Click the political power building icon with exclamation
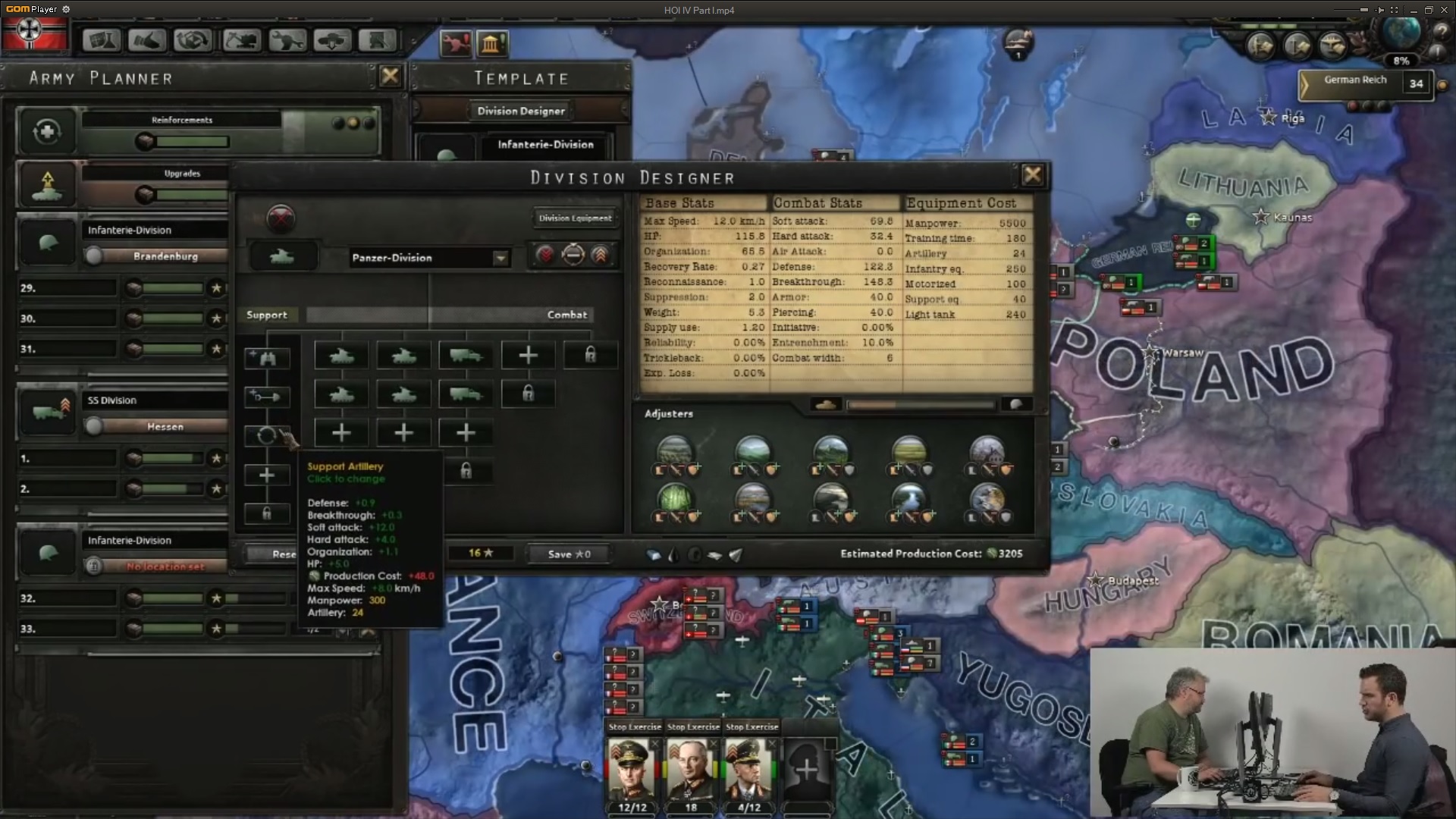Viewport: 1456px width, 819px height. pyautogui.click(x=494, y=44)
